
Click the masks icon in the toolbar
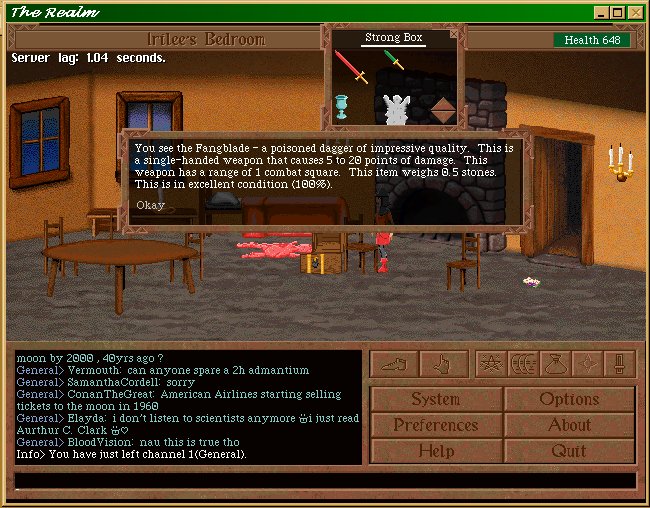click(521, 364)
